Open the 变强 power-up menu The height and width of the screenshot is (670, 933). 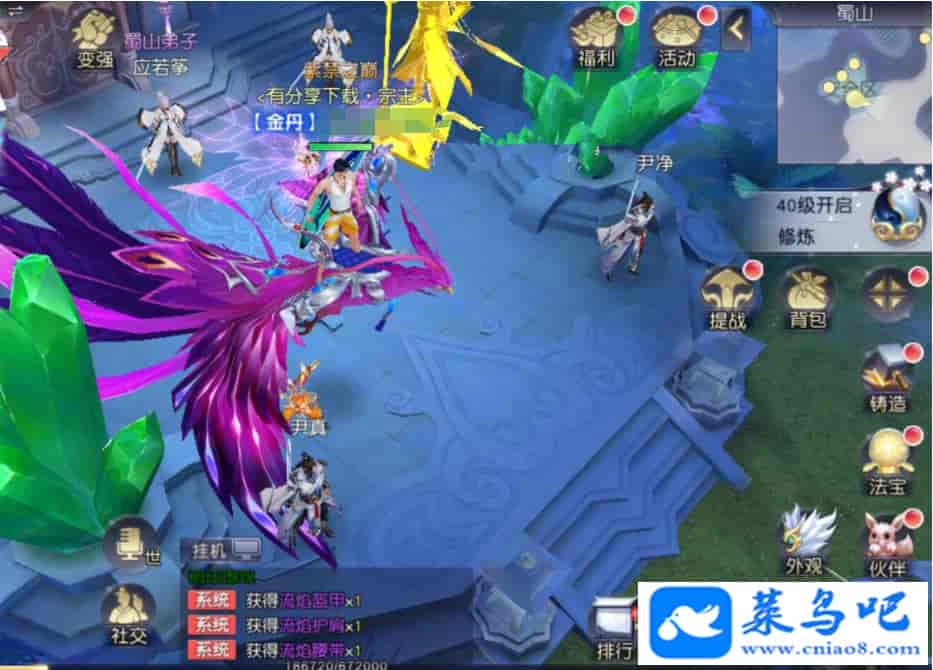click(x=96, y=38)
